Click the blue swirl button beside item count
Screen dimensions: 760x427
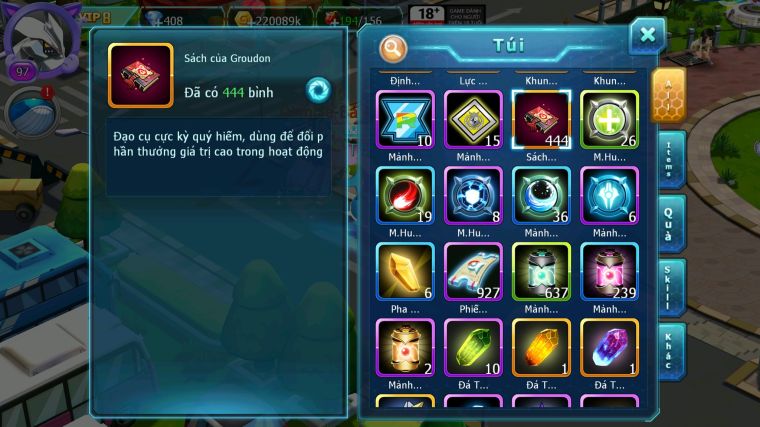click(319, 88)
